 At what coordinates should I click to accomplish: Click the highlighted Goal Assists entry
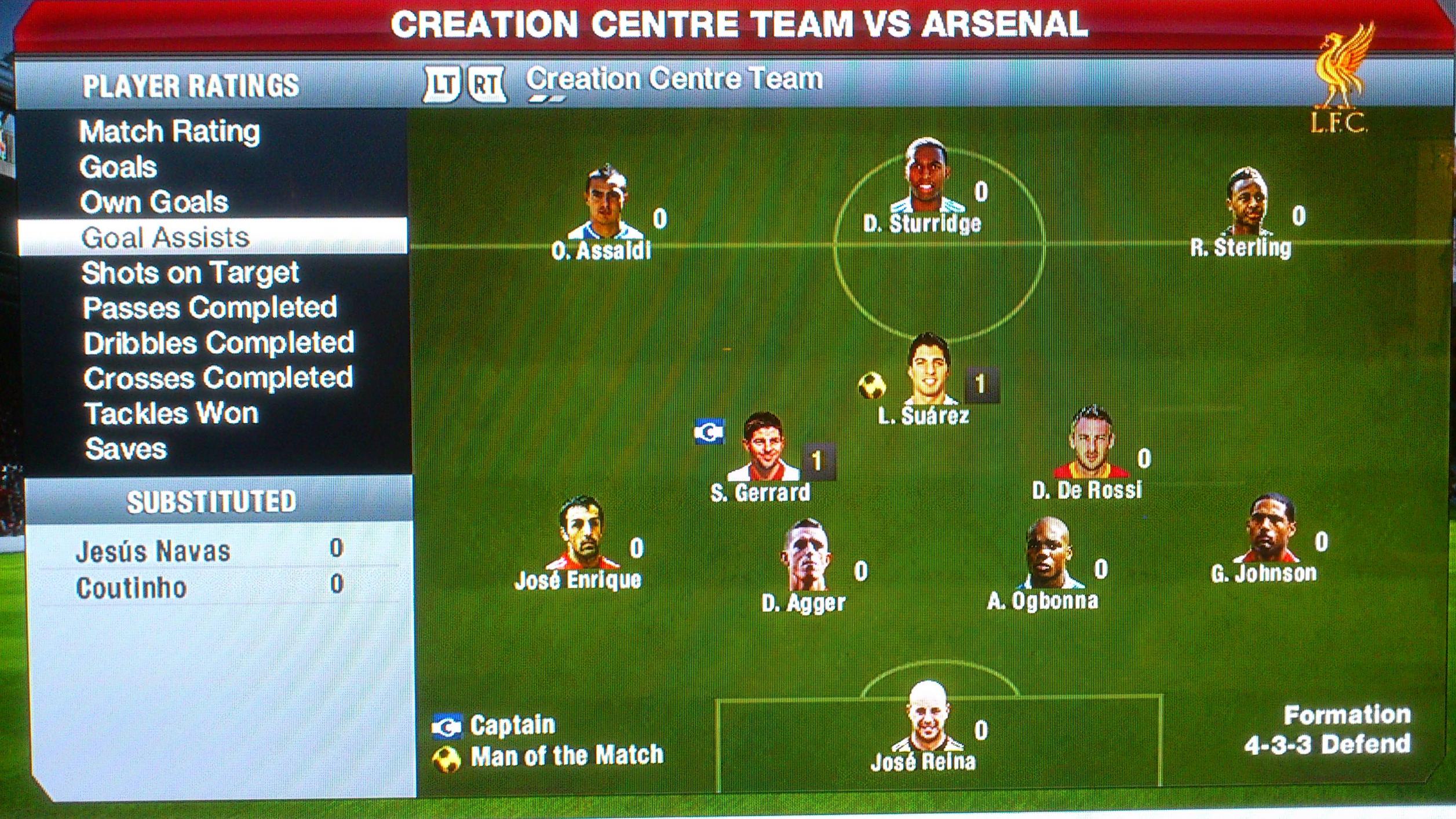tap(166, 237)
